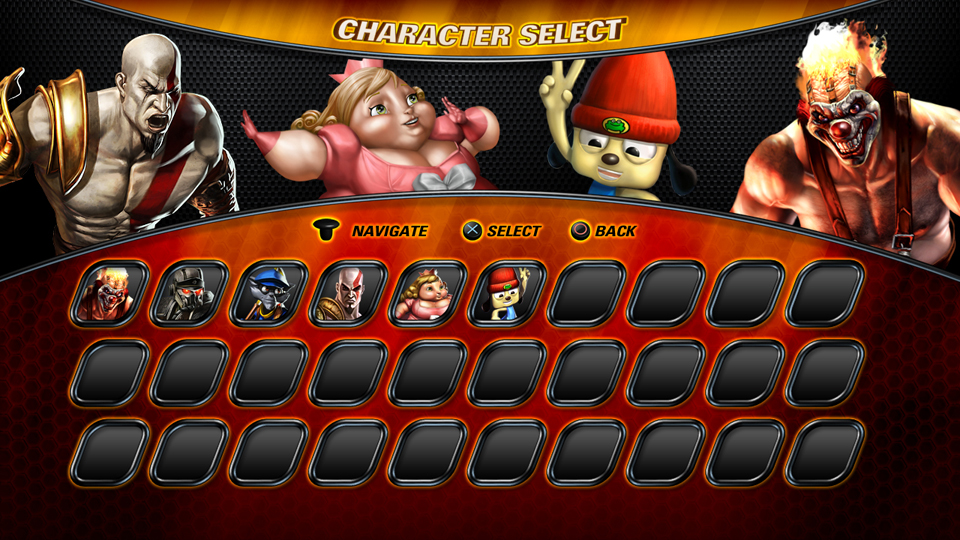Viewport: 960px width, 540px height.
Task: Pick PaRappa's red beanie tile
Action: [506, 293]
